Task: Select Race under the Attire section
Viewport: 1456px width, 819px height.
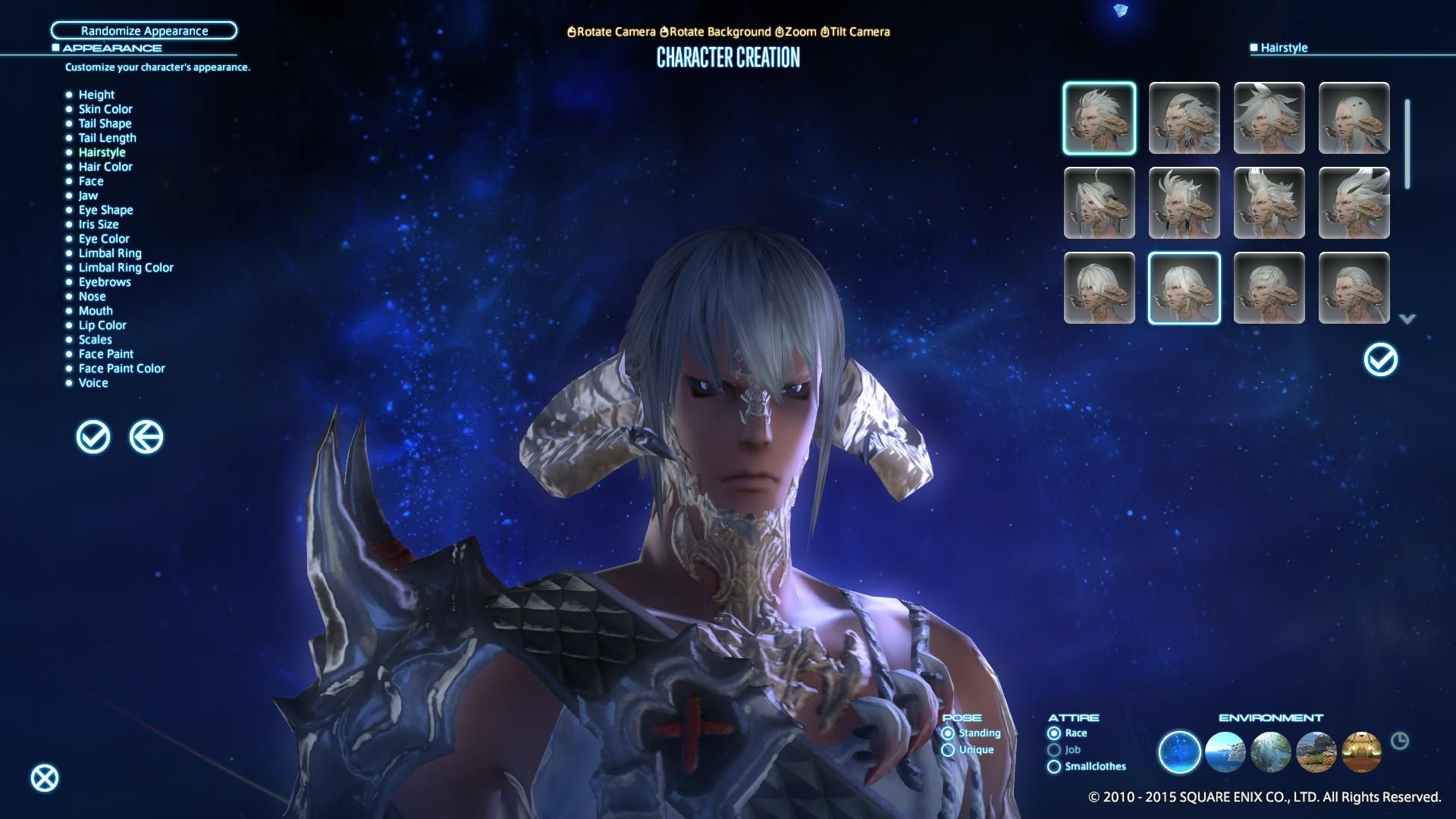Action: [1053, 733]
